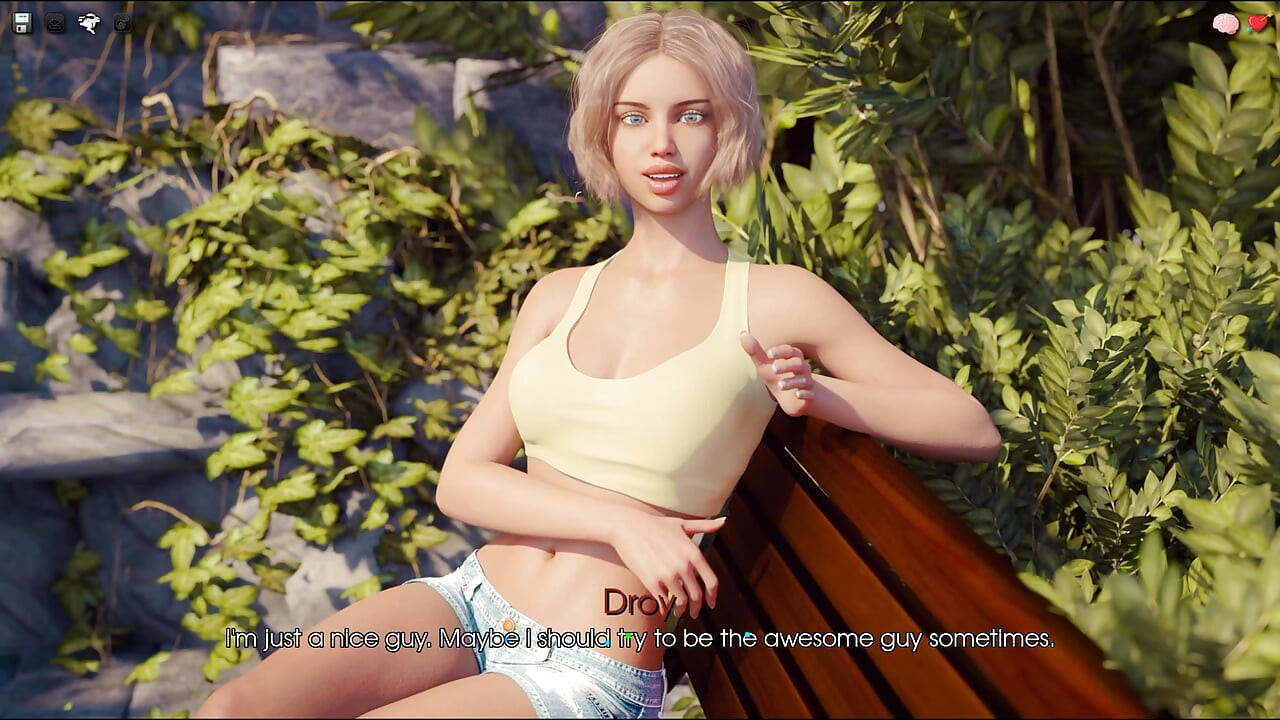The height and width of the screenshot is (720, 1280).
Task: Click the white running rabbit skip icon
Action: 89,22
